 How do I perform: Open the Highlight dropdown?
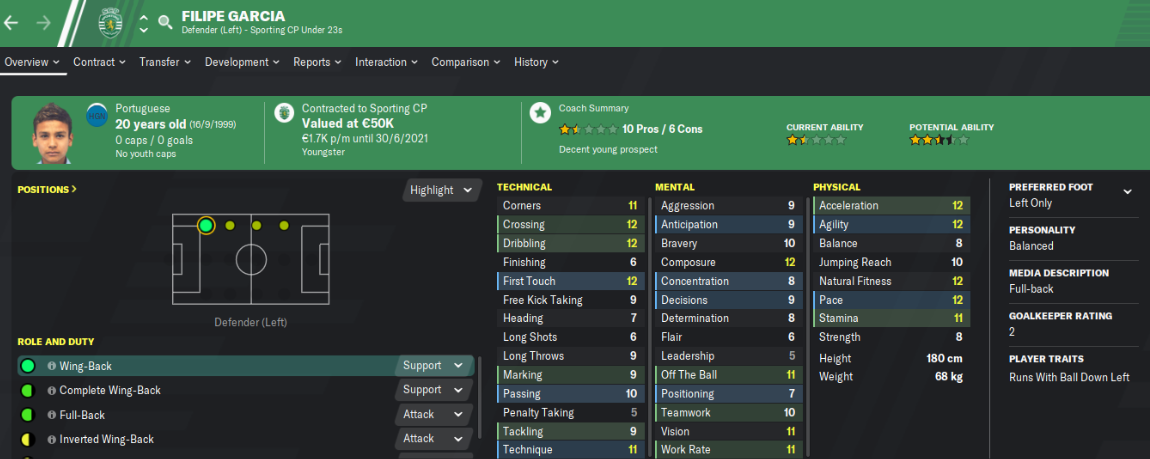click(x=440, y=190)
